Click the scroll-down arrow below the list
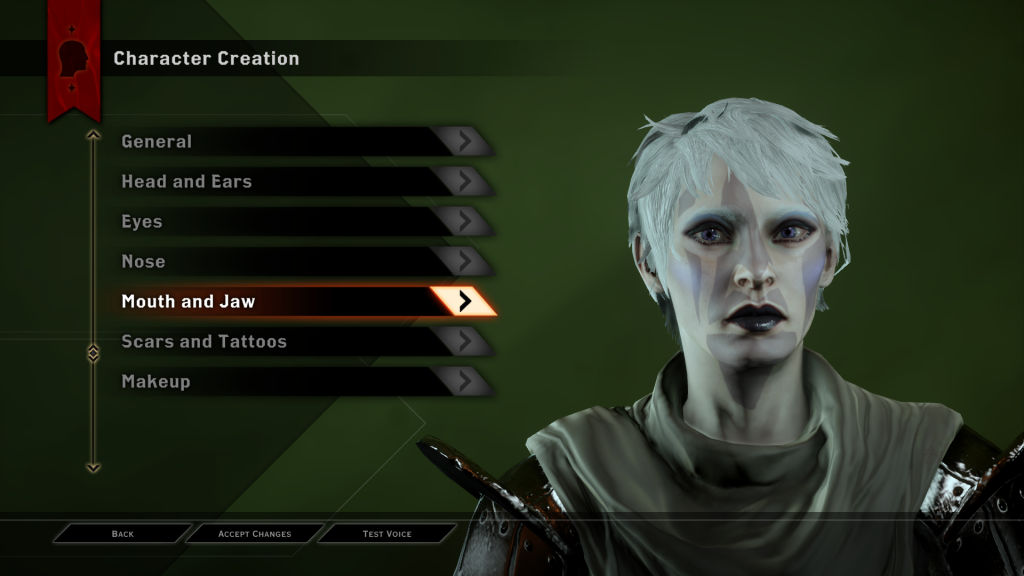1024x576 pixels. coord(93,466)
